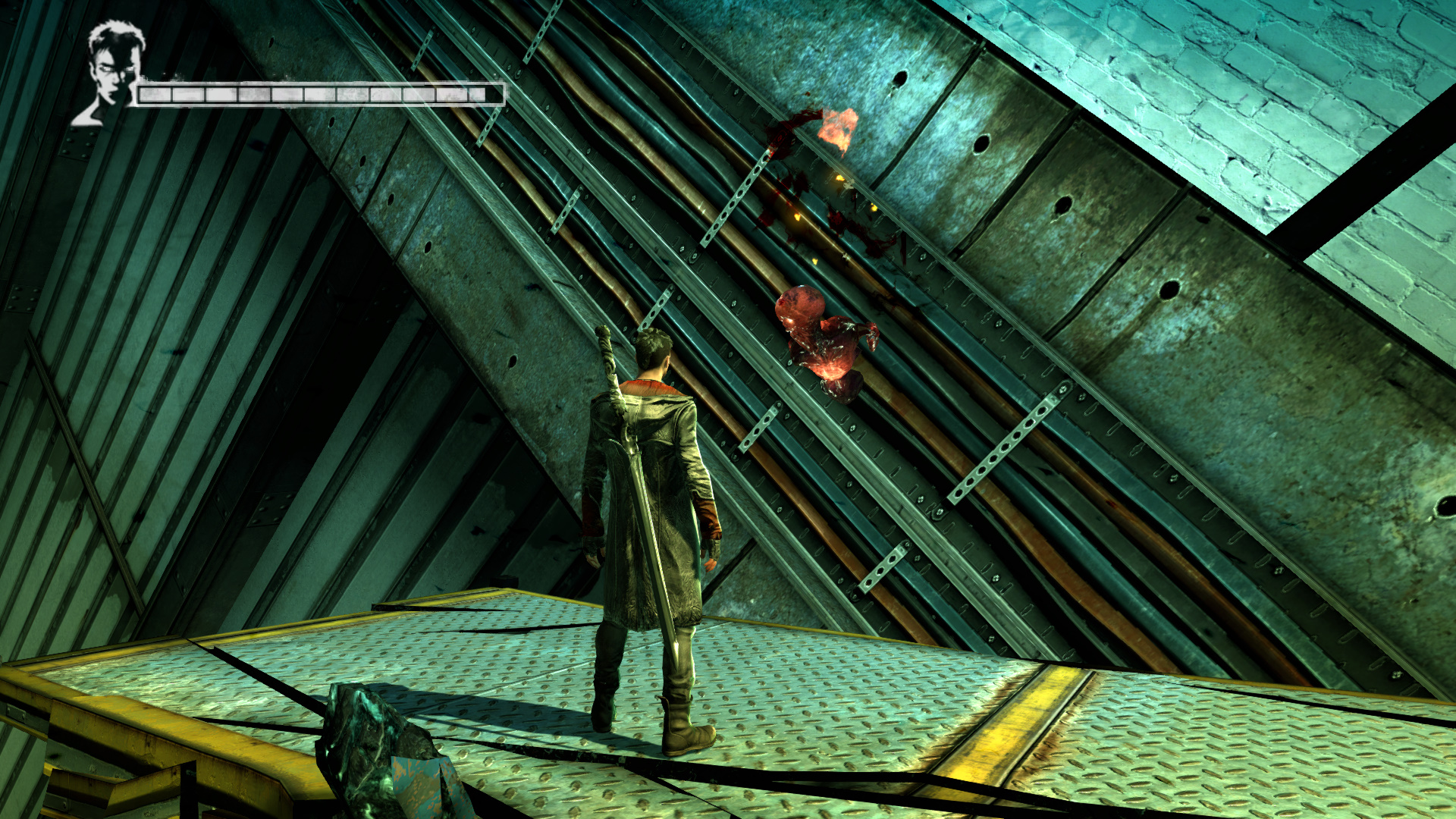Click Dante's portrait icon in the HUD
1456x819 pixels.
[110, 74]
